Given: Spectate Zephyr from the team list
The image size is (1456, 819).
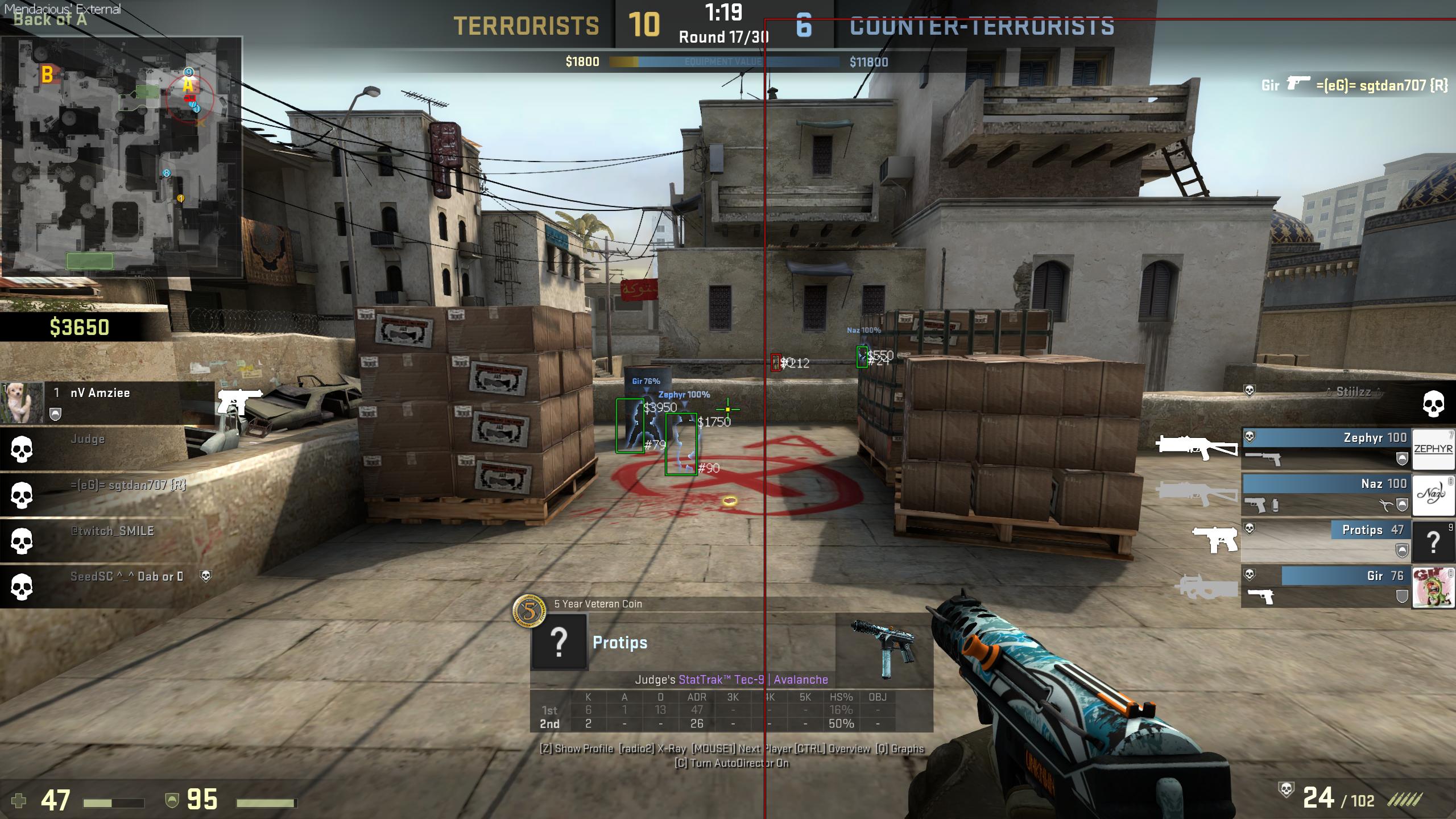Looking at the screenshot, I should click(1326, 449).
